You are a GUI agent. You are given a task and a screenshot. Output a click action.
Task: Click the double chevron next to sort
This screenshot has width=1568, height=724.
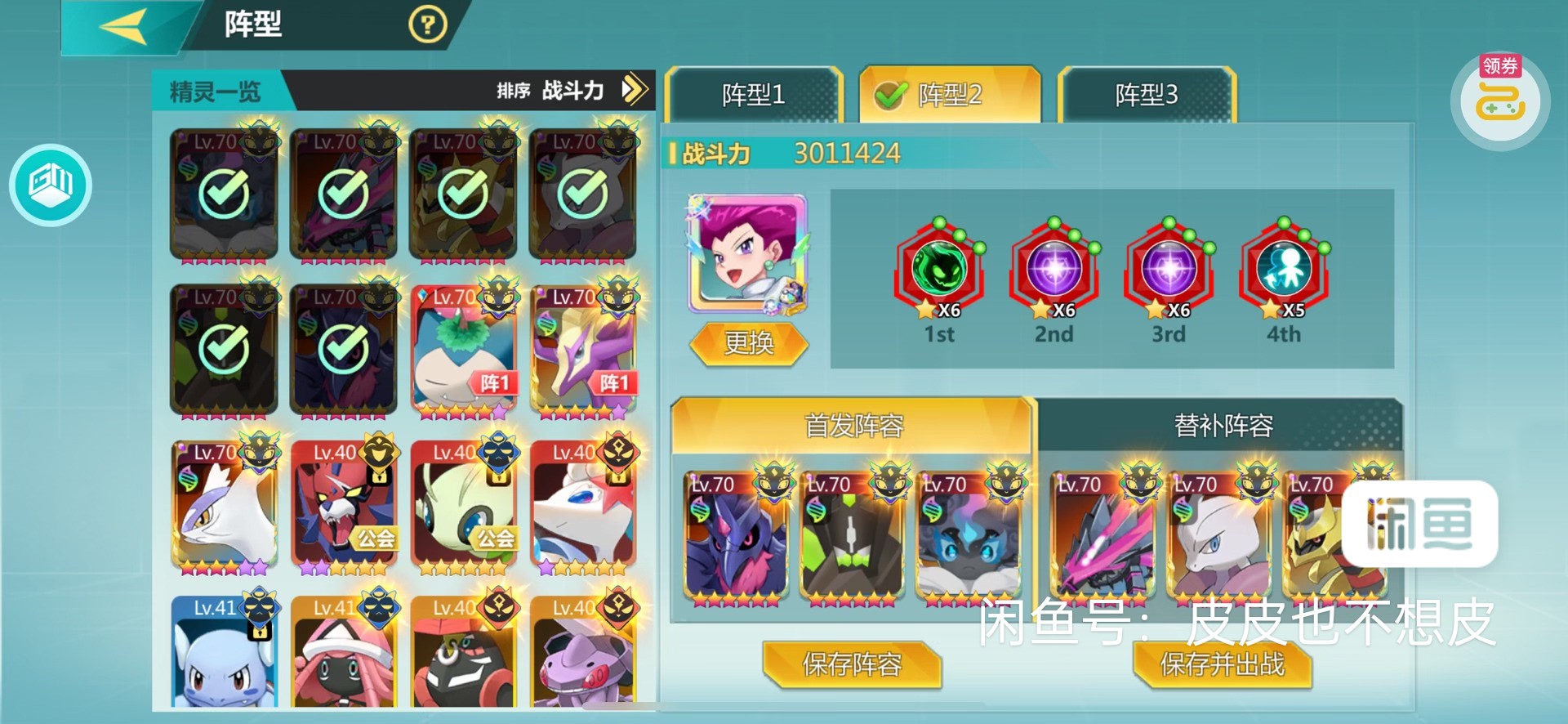pos(633,92)
